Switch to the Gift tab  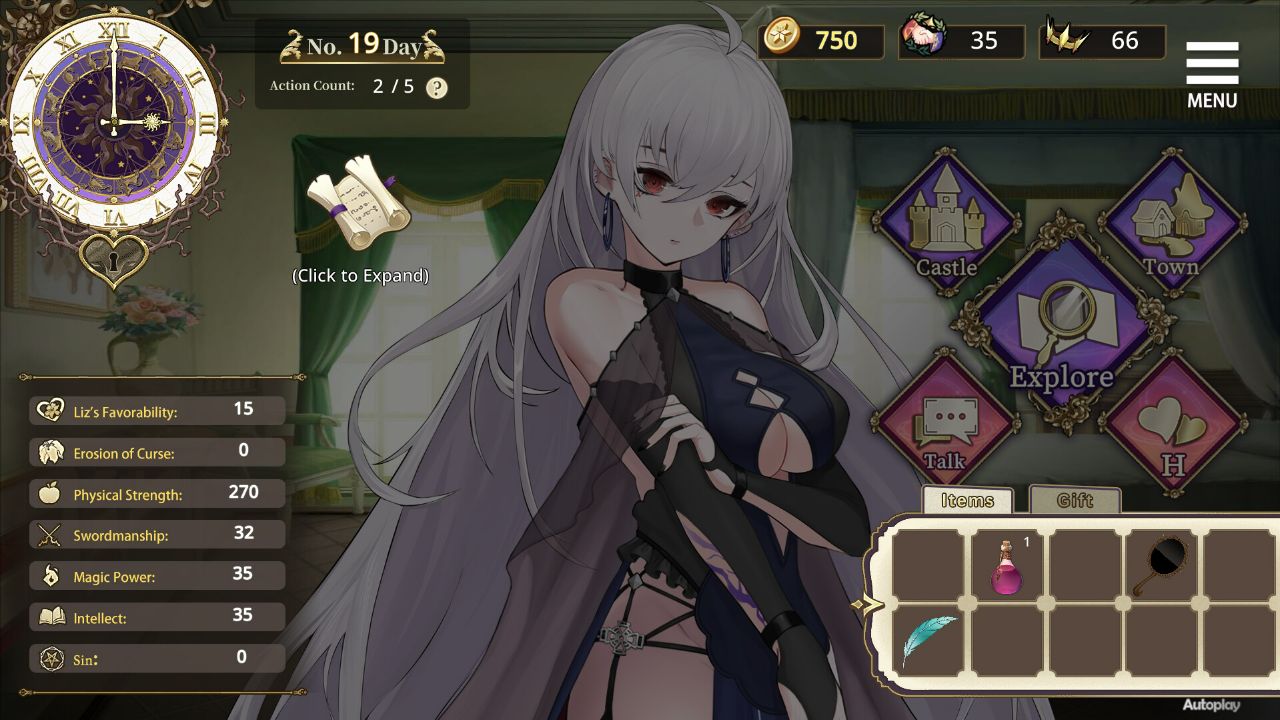click(1075, 500)
